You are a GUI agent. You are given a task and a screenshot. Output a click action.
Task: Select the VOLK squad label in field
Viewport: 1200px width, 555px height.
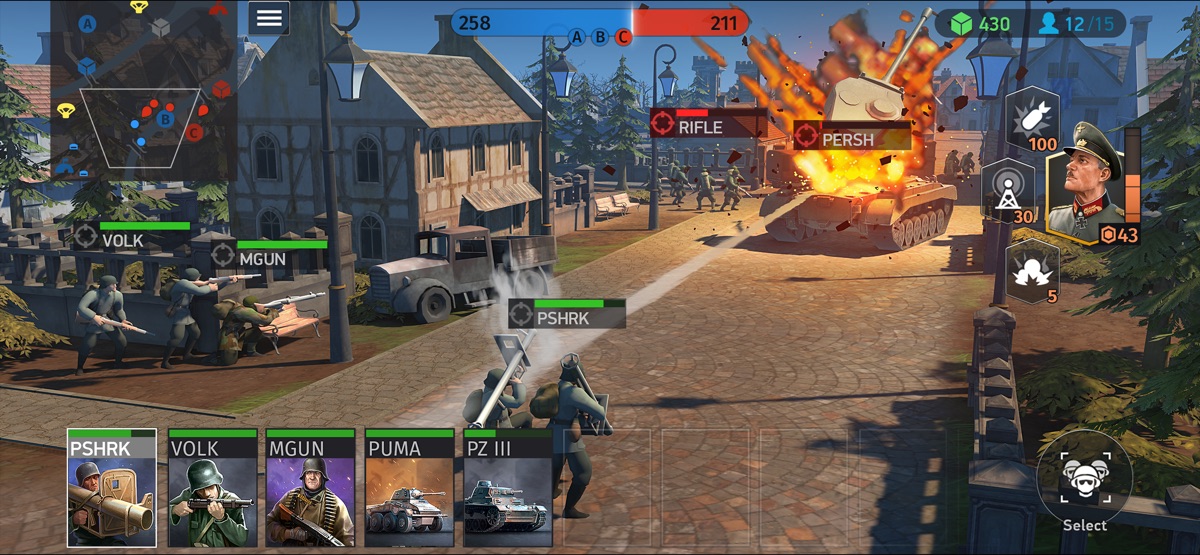coord(130,237)
